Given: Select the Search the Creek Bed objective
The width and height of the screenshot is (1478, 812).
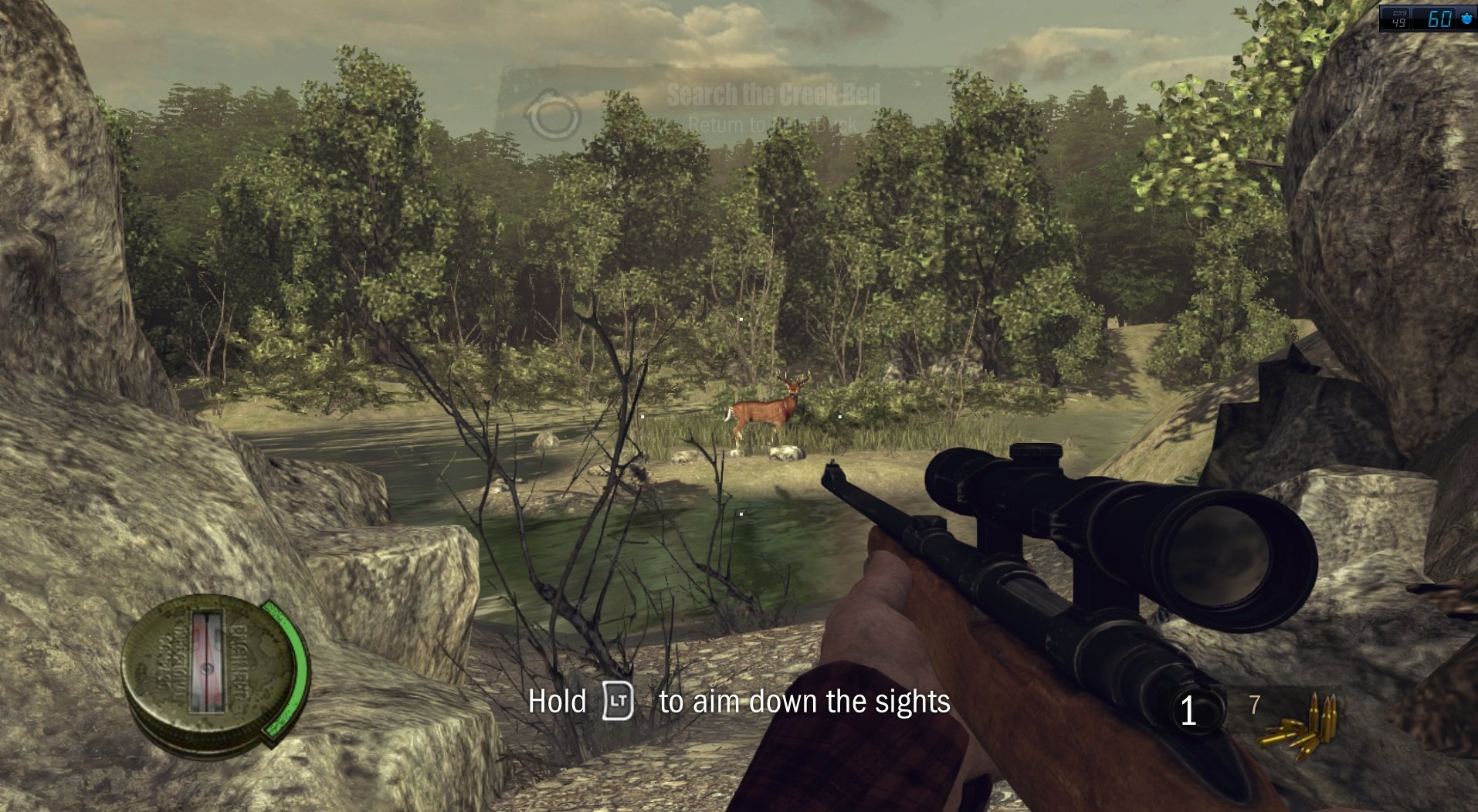Looking at the screenshot, I should point(773,95).
